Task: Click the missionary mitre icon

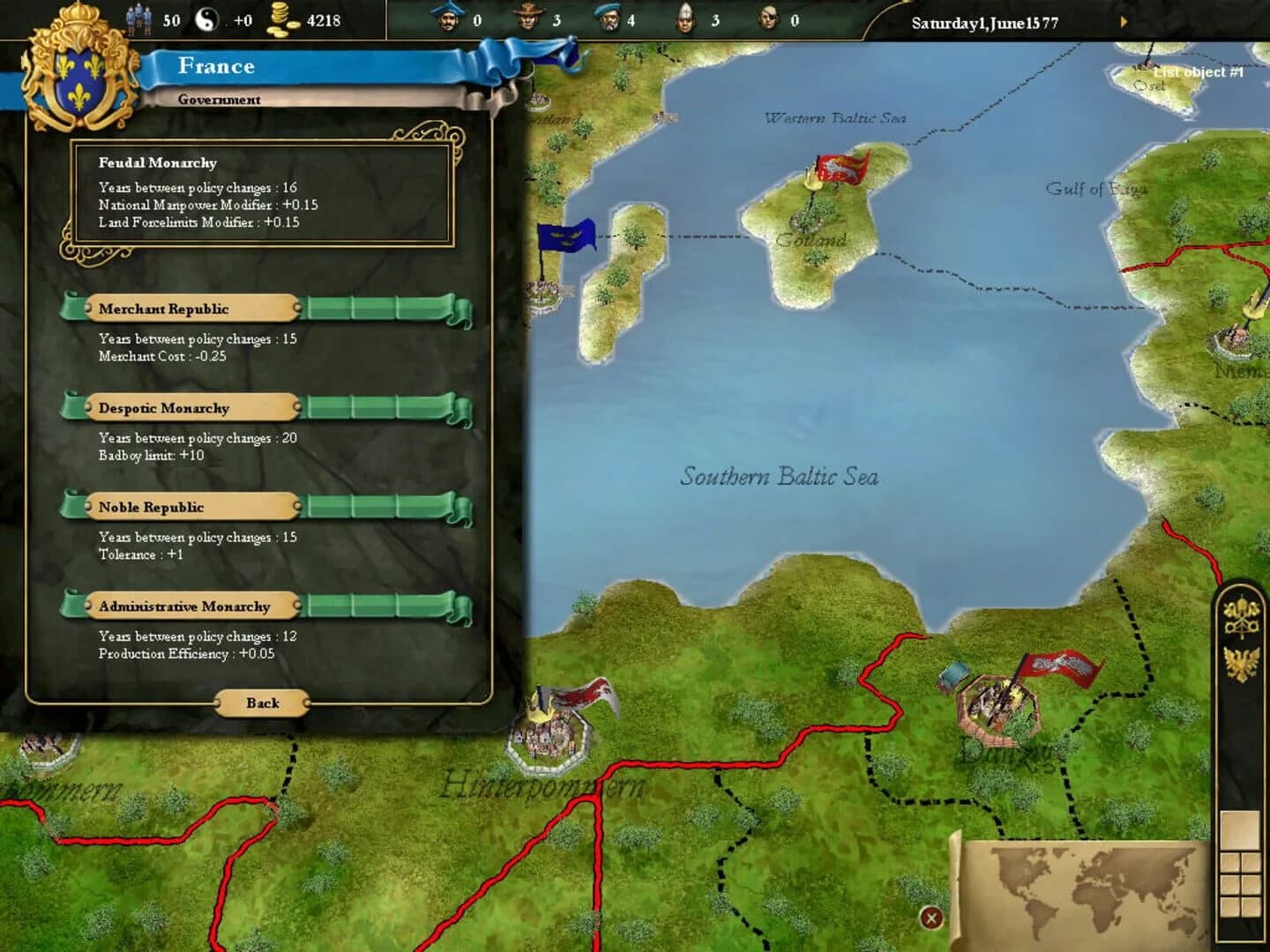Action: [x=685, y=18]
